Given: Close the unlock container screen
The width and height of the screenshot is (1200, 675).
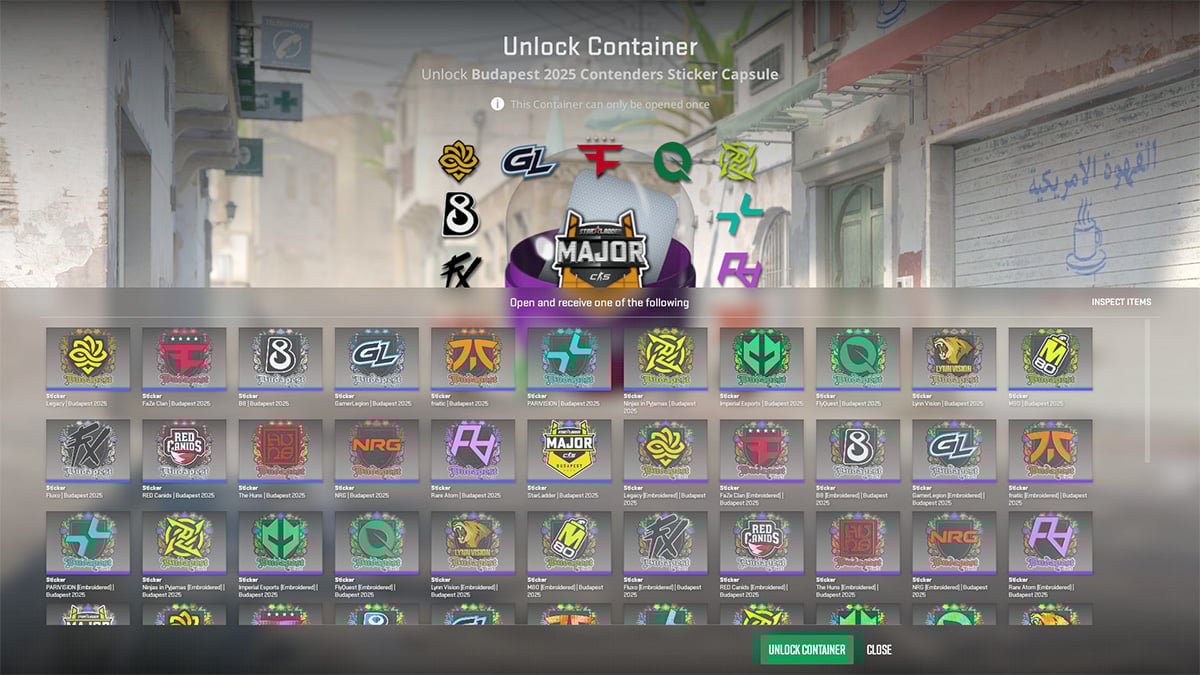Looking at the screenshot, I should click(x=879, y=650).
